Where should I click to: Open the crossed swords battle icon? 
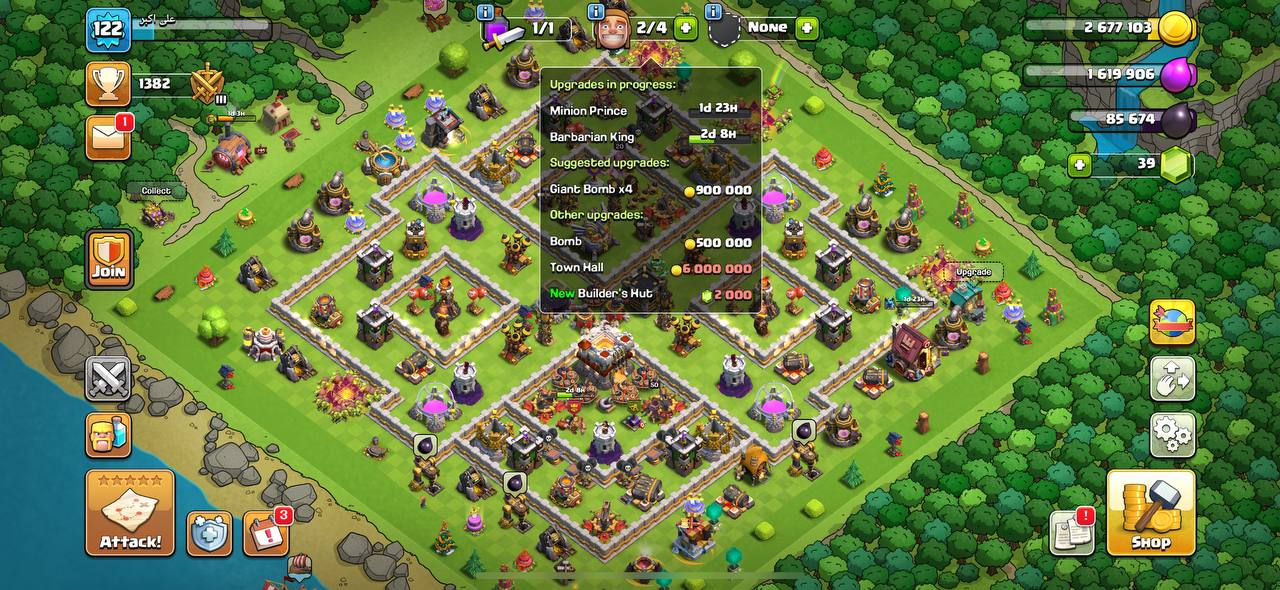point(108,379)
